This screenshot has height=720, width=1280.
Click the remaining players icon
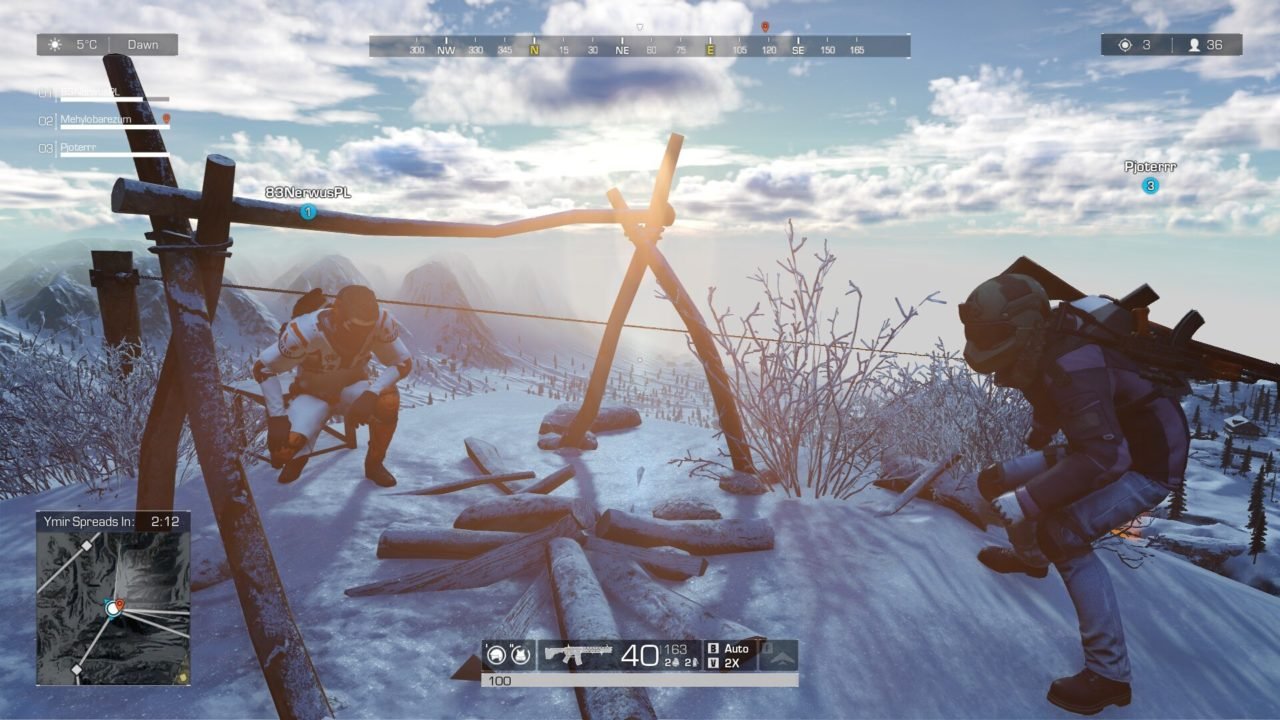[x=1193, y=45]
